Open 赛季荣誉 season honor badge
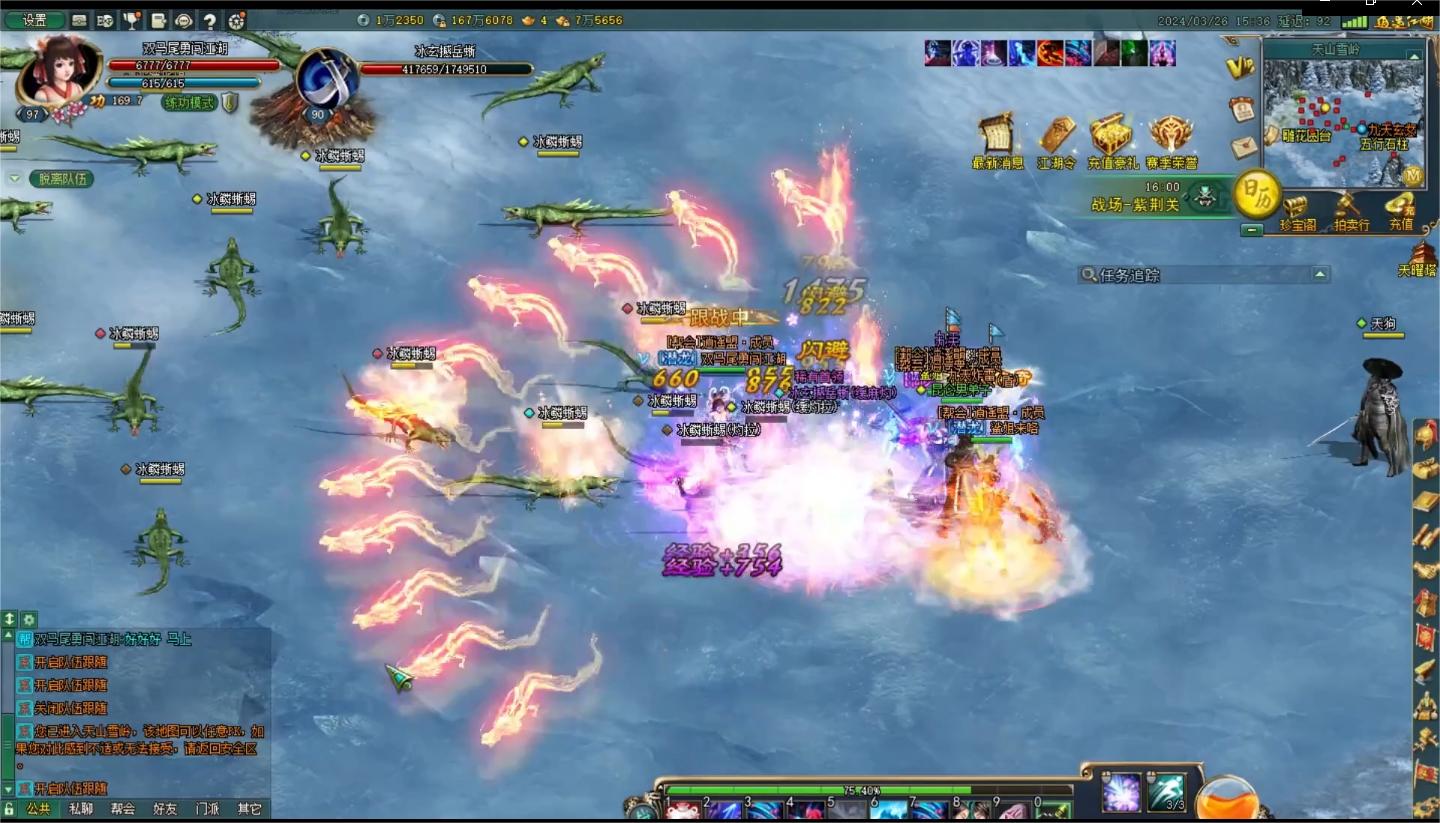The image size is (1440, 823). click(x=1171, y=140)
